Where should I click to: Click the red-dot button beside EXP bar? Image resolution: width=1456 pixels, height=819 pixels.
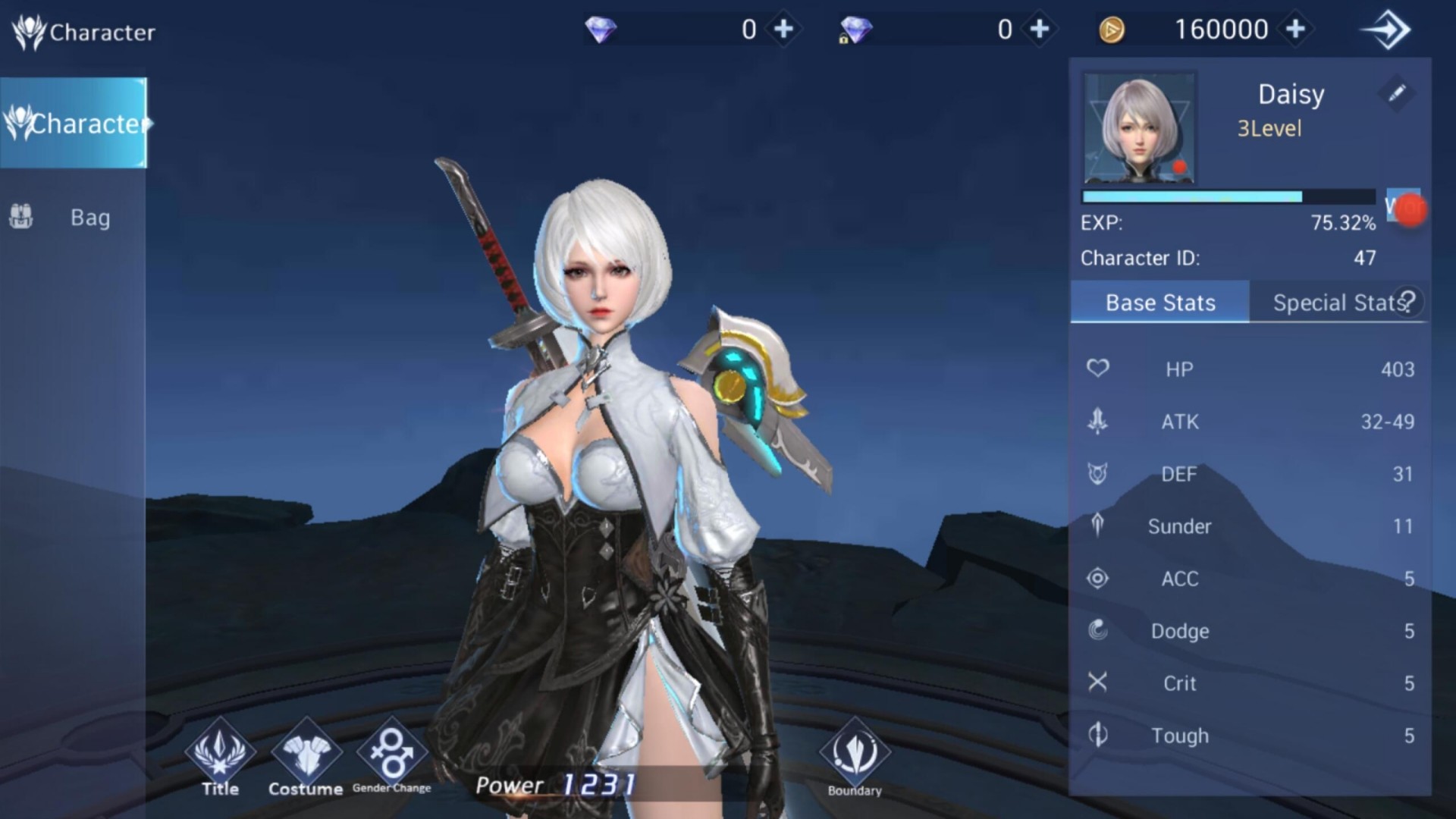(x=1404, y=208)
